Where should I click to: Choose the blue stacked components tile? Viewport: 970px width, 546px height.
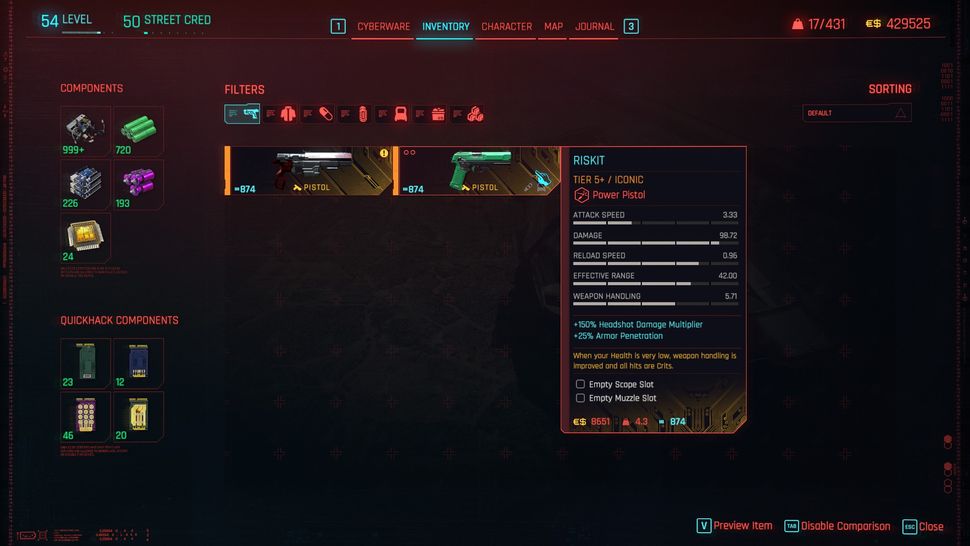(x=85, y=184)
